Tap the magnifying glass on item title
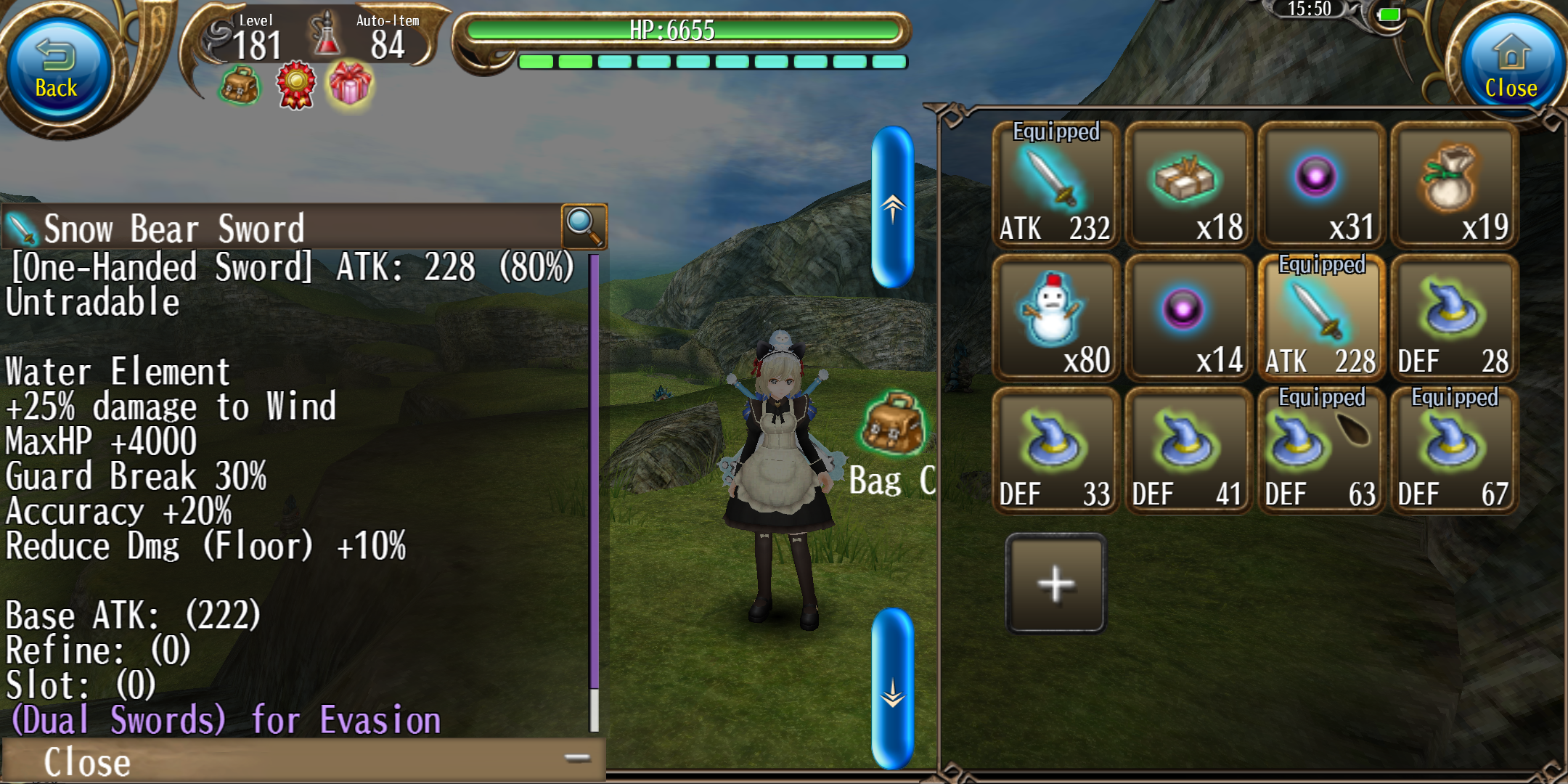 [x=584, y=226]
